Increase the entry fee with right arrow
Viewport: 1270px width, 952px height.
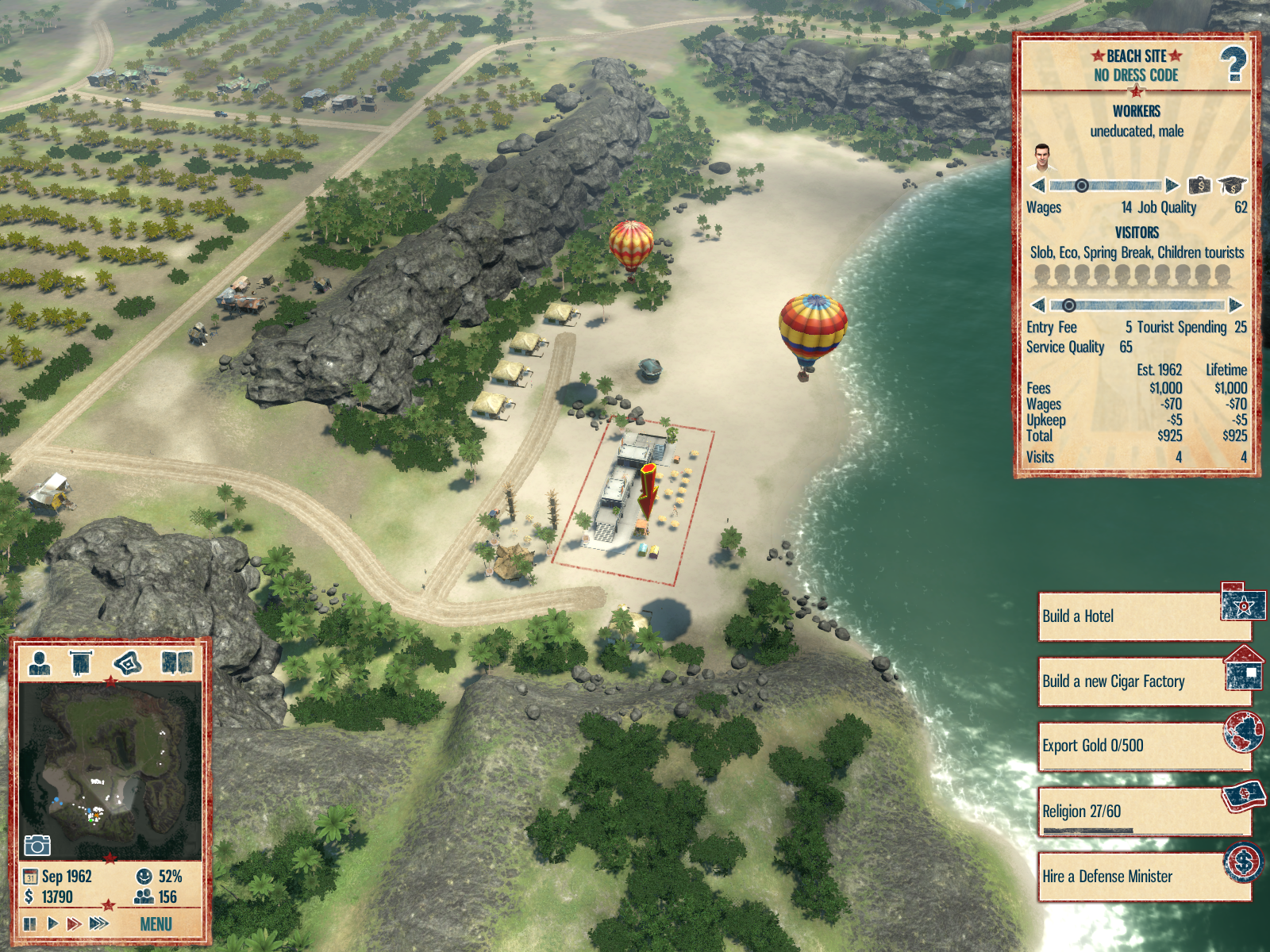(1235, 305)
